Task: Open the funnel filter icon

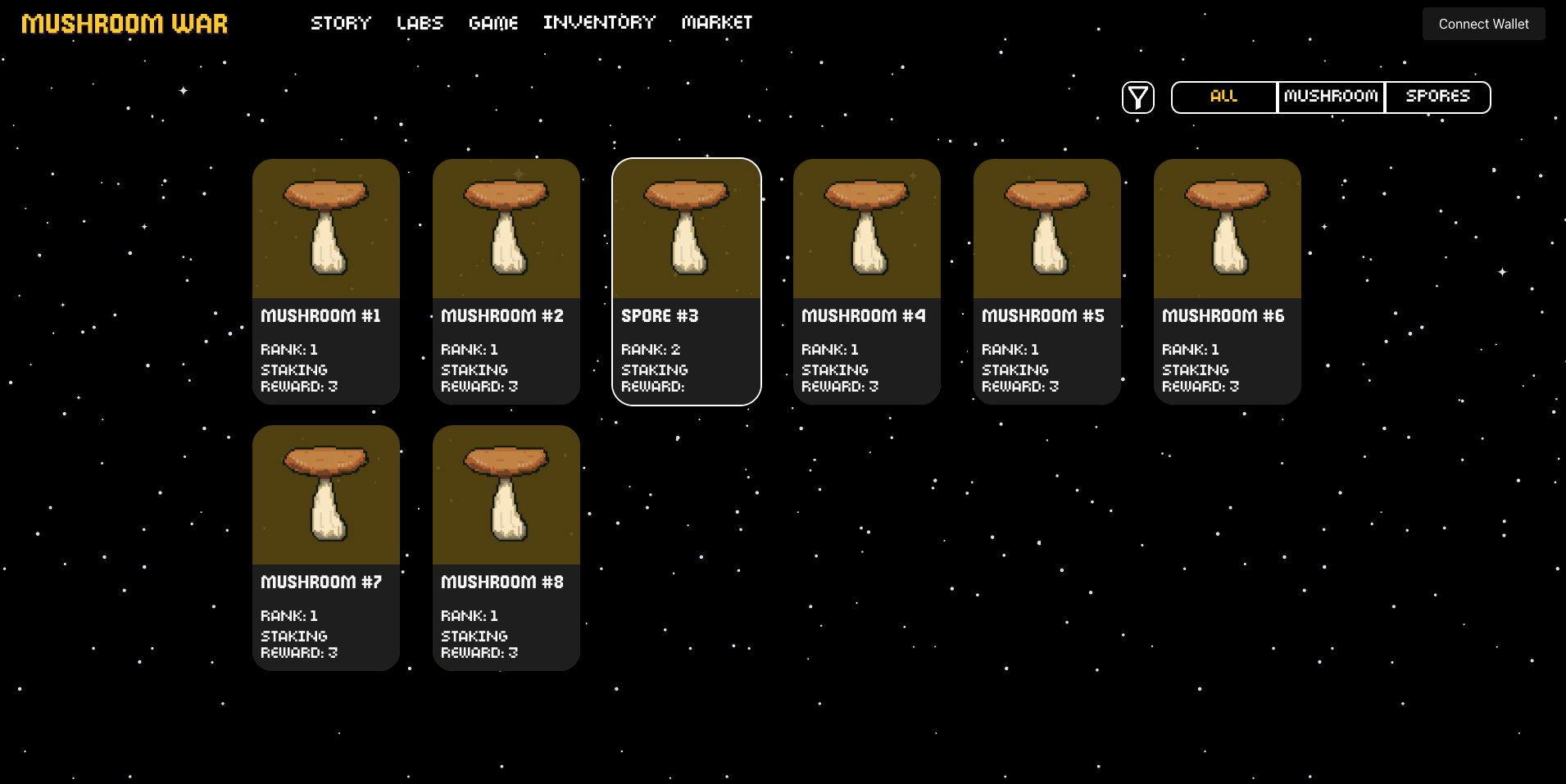Action: coord(1137,97)
